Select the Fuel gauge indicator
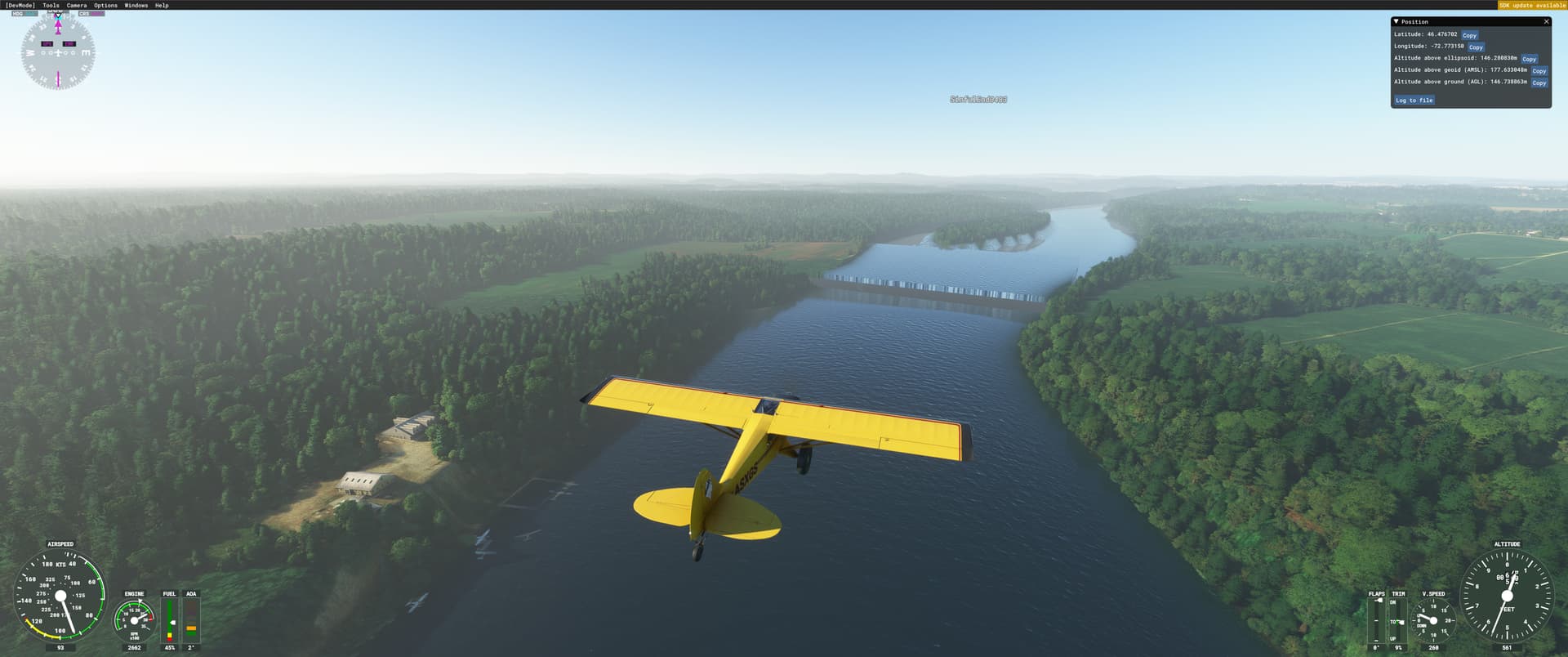Screen dimensions: 1568x657 pyautogui.click(x=168, y=621)
